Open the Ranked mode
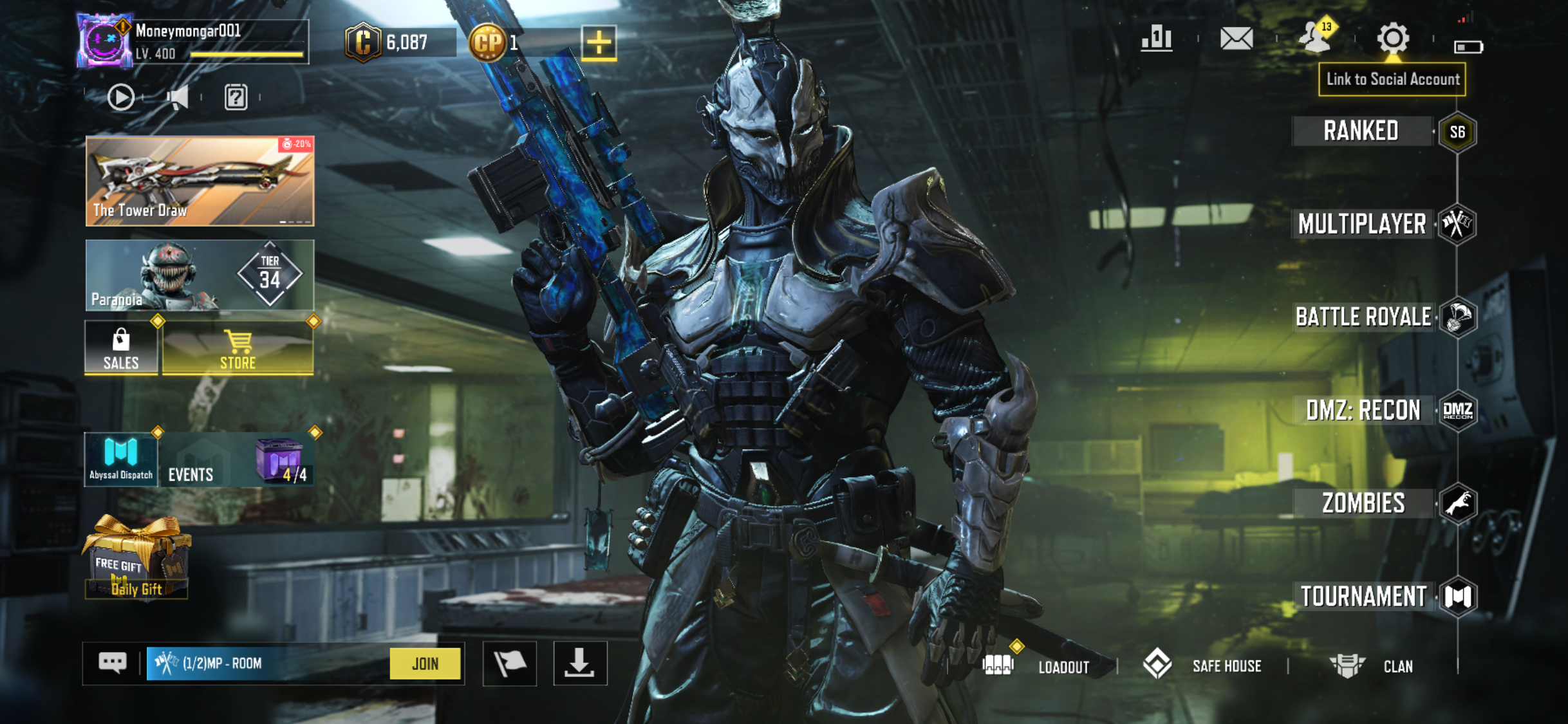1568x724 pixels. click(1361, 131)
